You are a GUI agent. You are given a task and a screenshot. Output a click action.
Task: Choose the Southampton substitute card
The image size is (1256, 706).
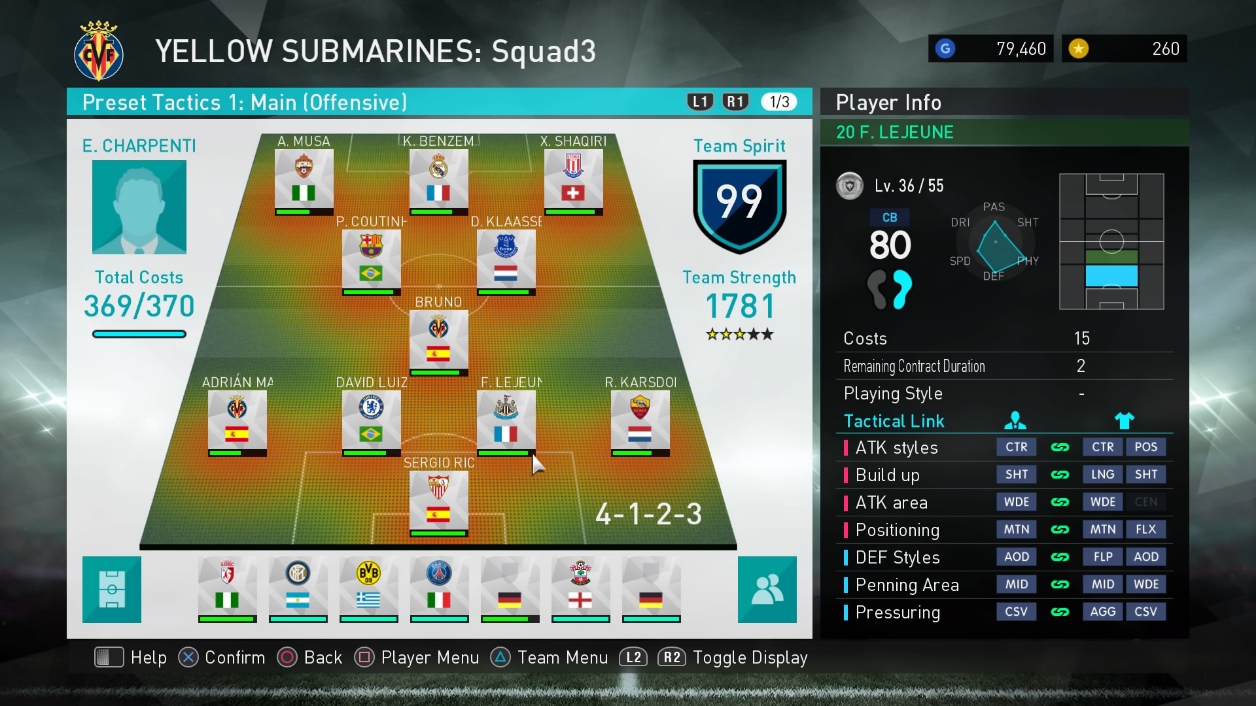tap(580, 589)
